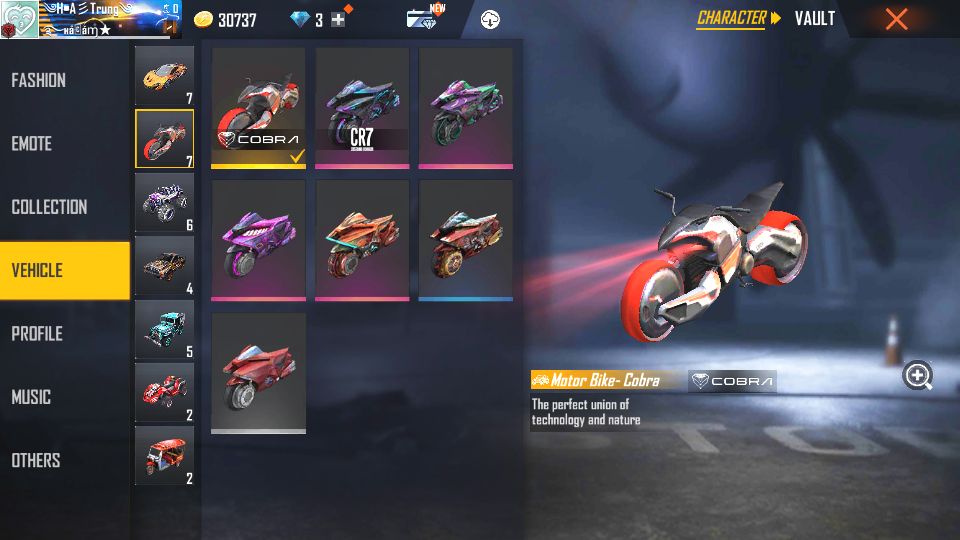
Task: Select the Vehicle category
Action: click(38, 270)
